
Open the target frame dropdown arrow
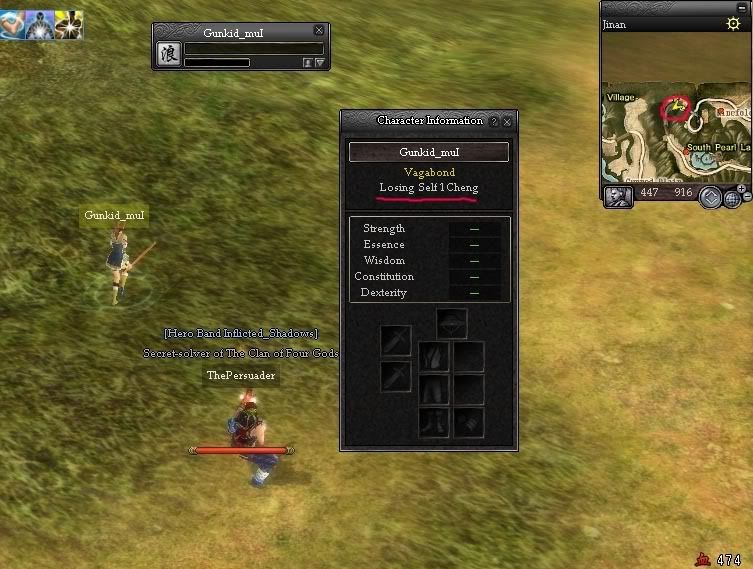[x=320, y=62]
